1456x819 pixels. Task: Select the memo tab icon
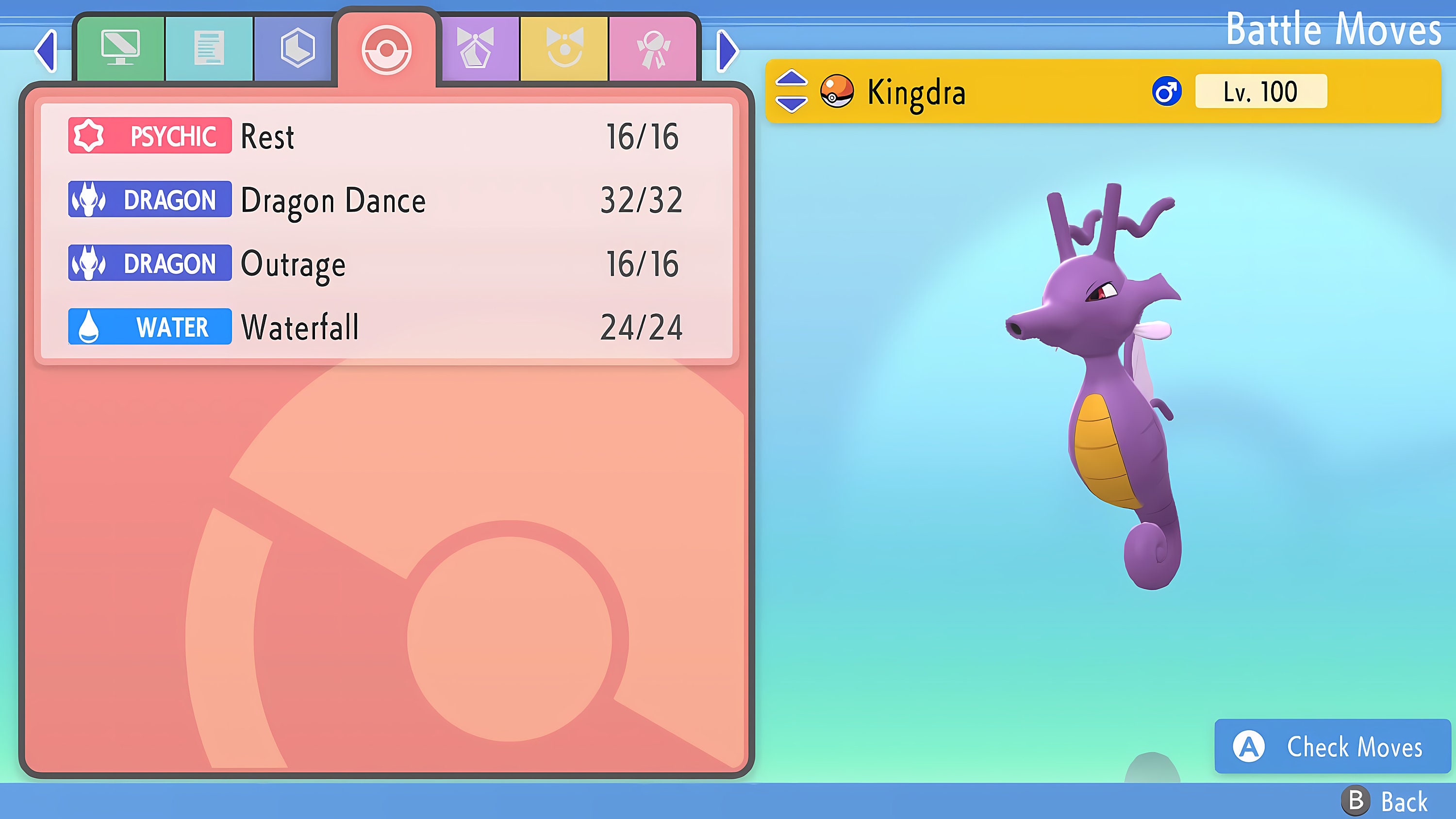[209, 48]
